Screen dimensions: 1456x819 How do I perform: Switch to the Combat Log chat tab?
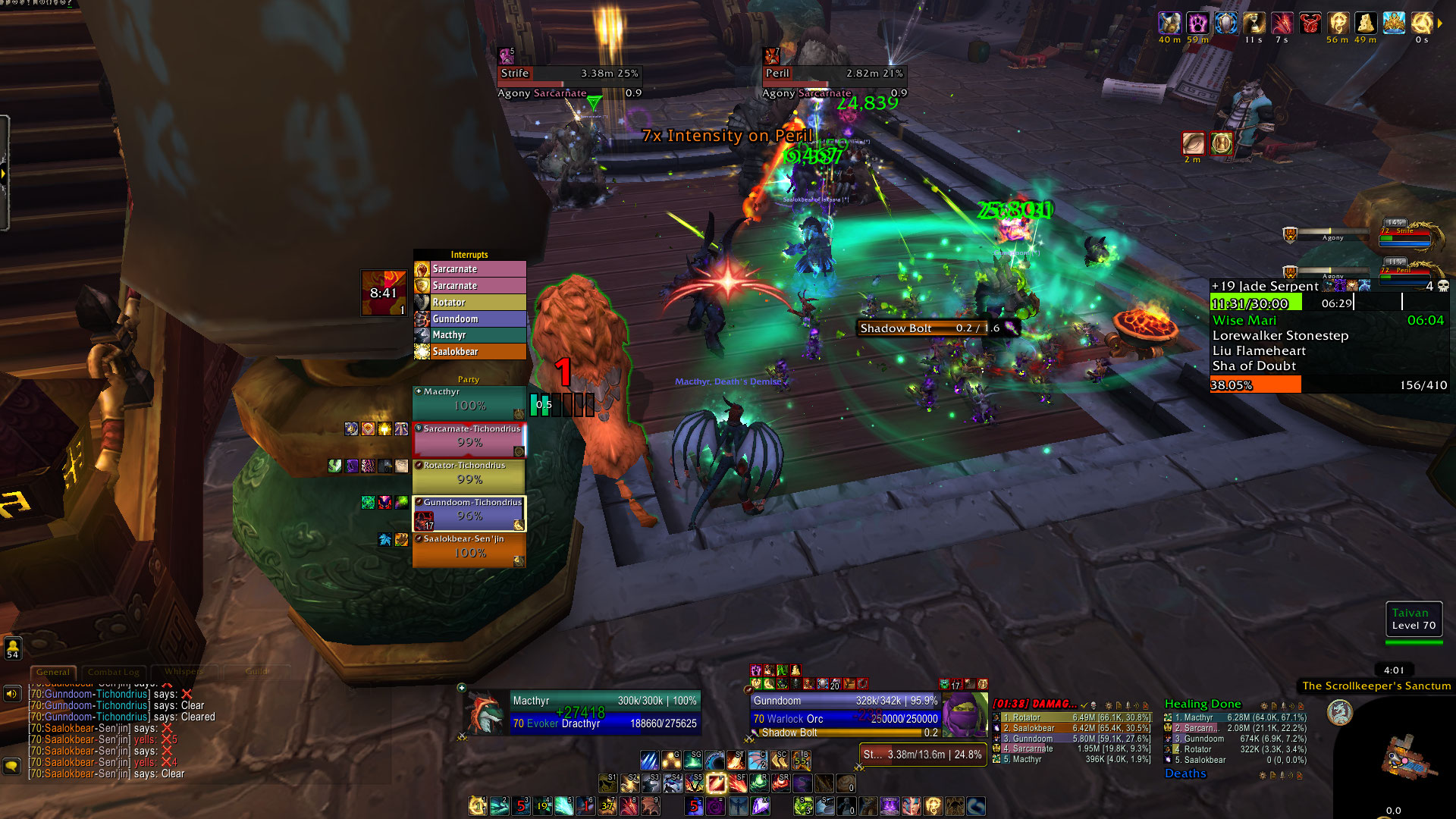(113, 672)
